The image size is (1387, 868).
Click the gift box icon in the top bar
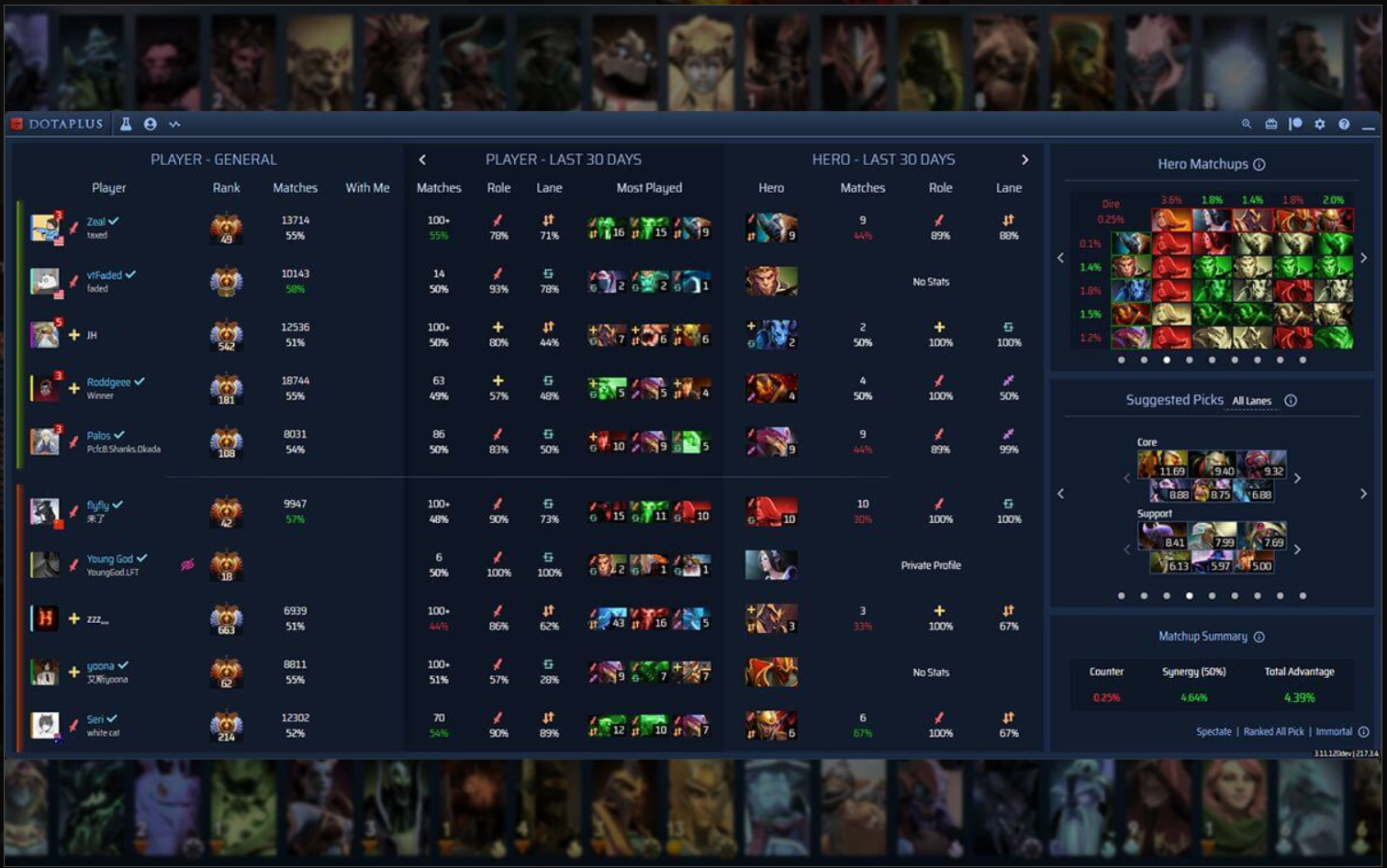[x=1270, y=123]
